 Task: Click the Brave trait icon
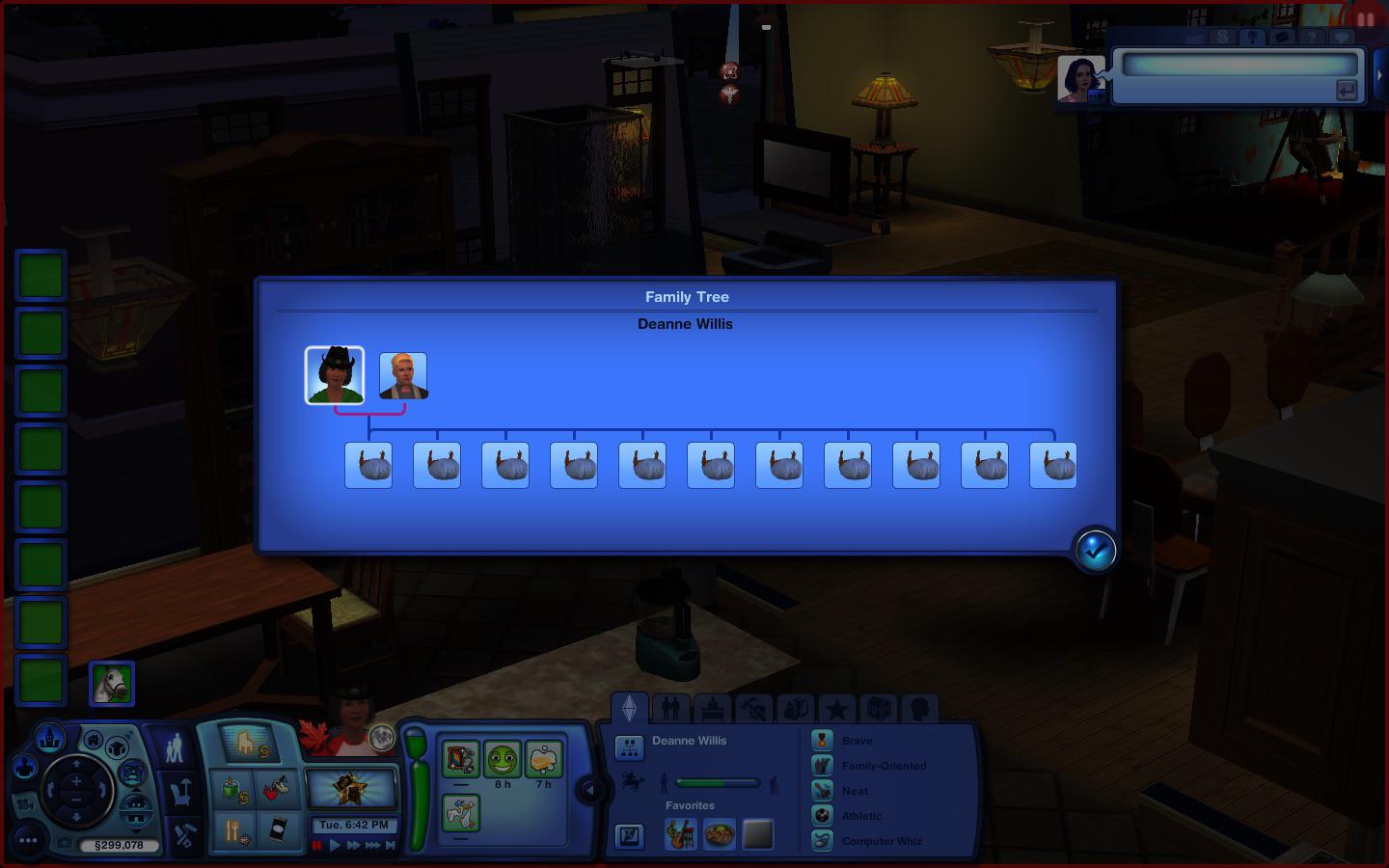point(822,741)
